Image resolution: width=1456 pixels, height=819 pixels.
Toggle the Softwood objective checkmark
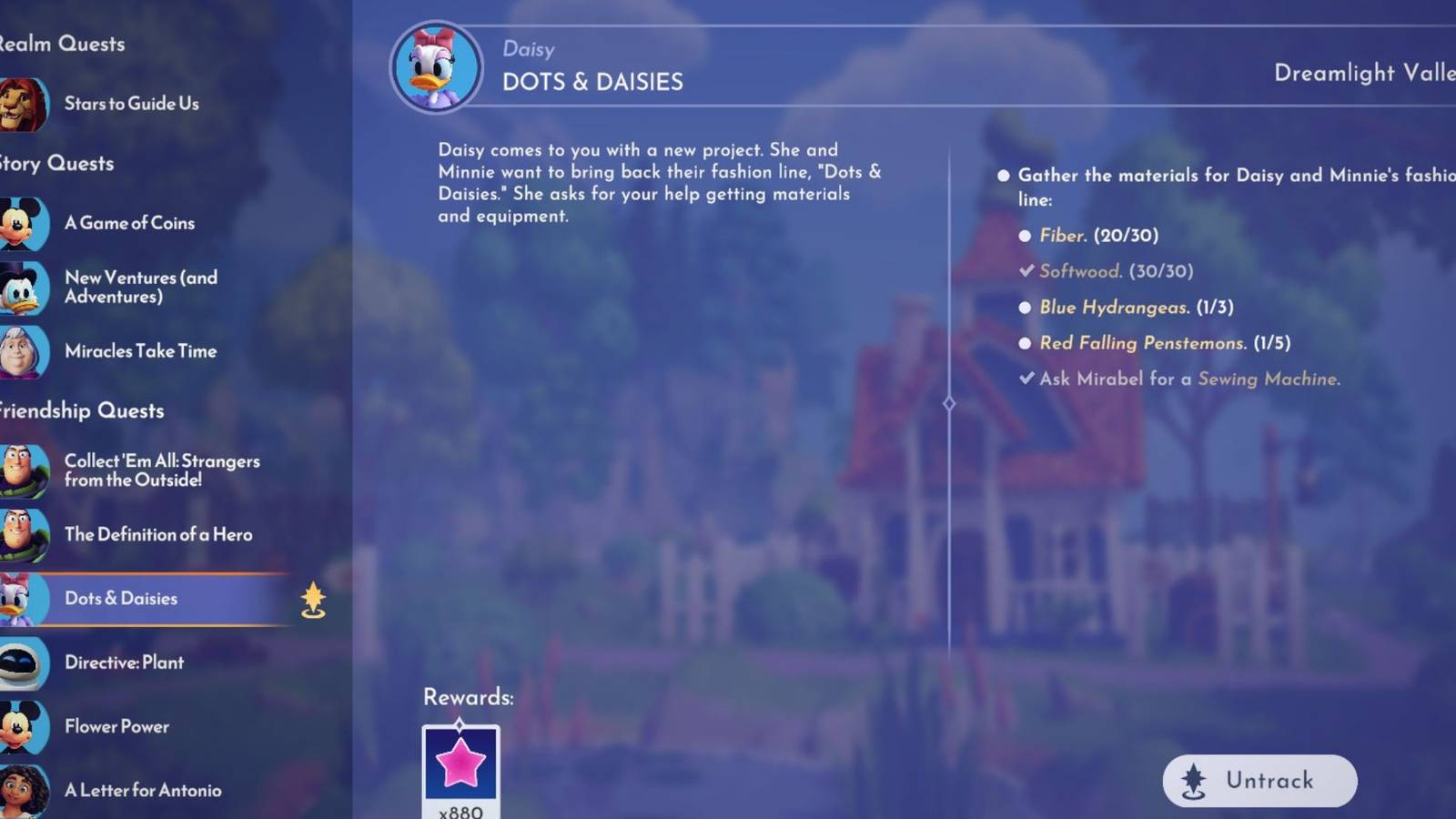pos(1026,270)
